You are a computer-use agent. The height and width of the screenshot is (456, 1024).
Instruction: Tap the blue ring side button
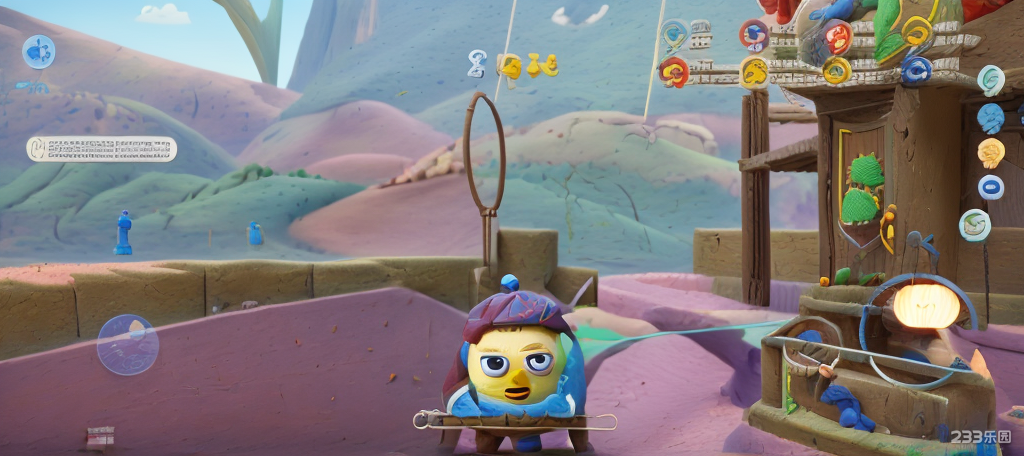tap(990, 187)
